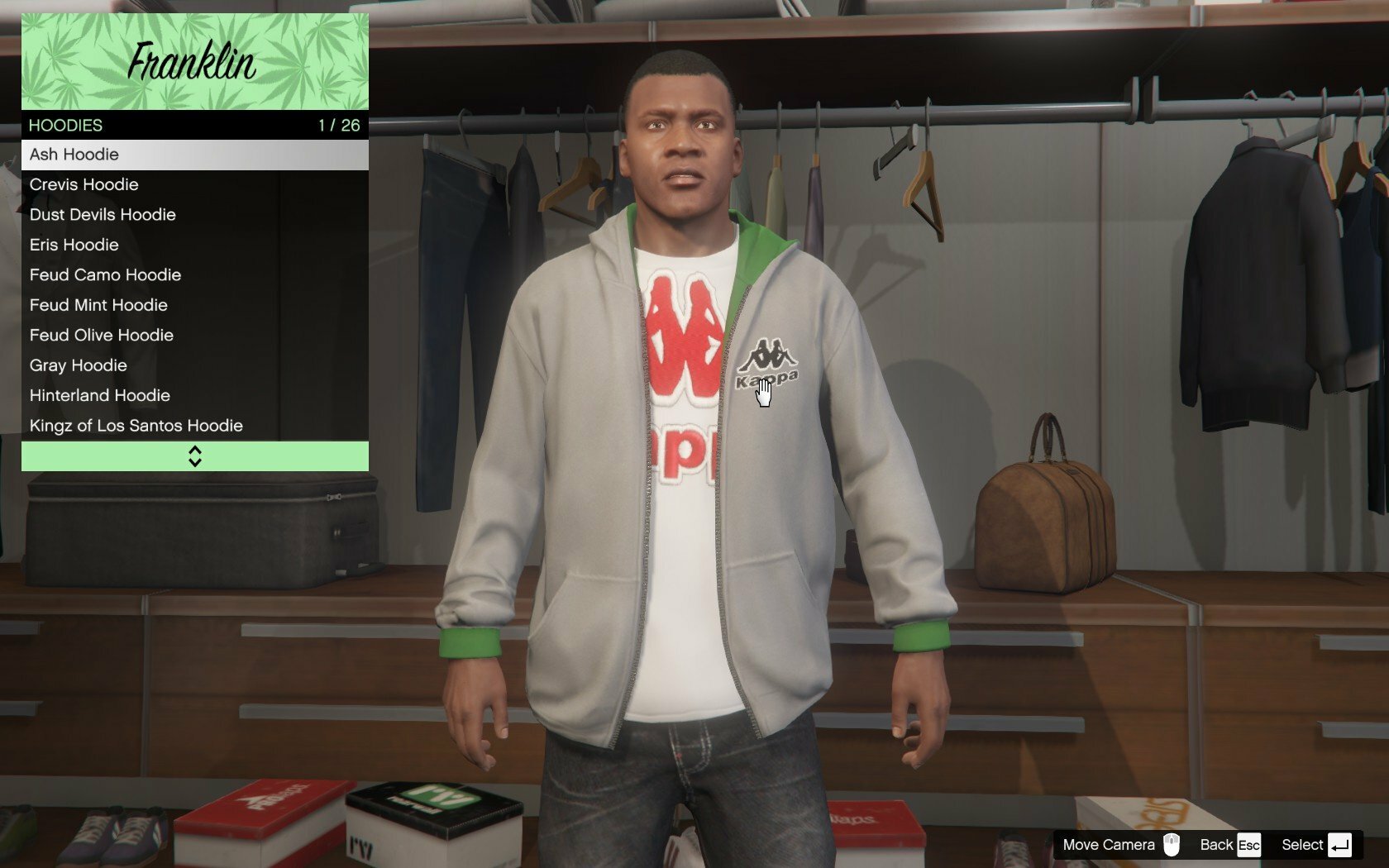Choose the Gray Hoodie option

pyautogui.click(x=194, y=365)
